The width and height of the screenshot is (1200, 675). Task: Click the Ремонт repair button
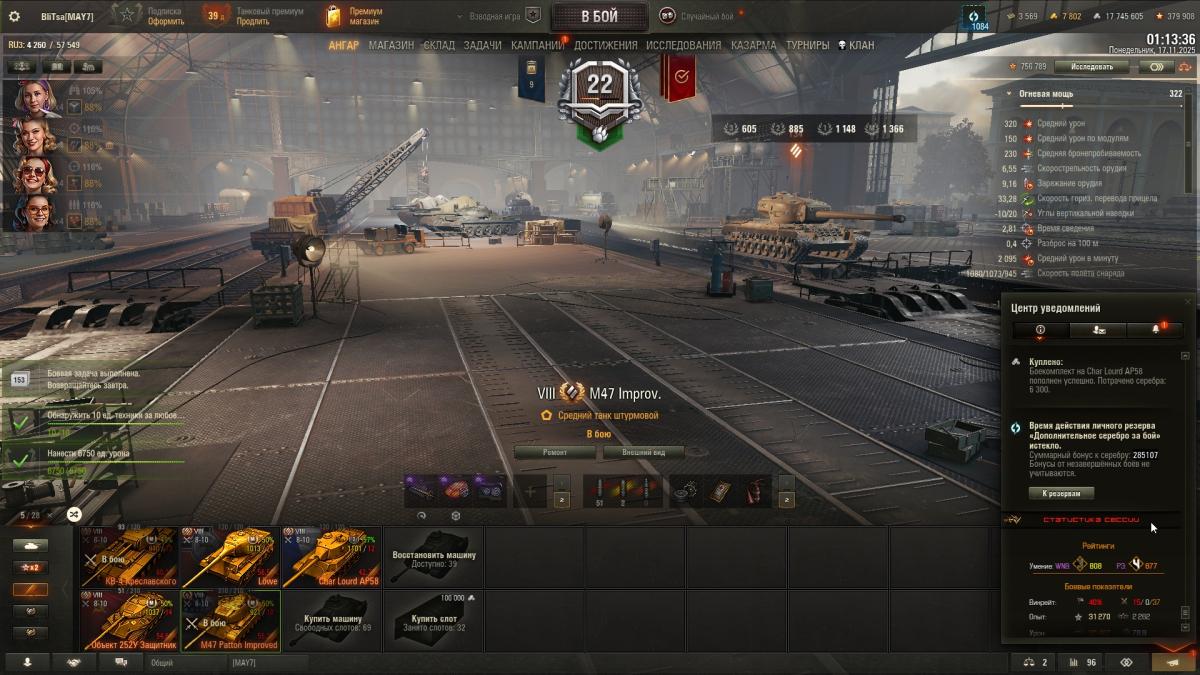[x=555, y=452]
